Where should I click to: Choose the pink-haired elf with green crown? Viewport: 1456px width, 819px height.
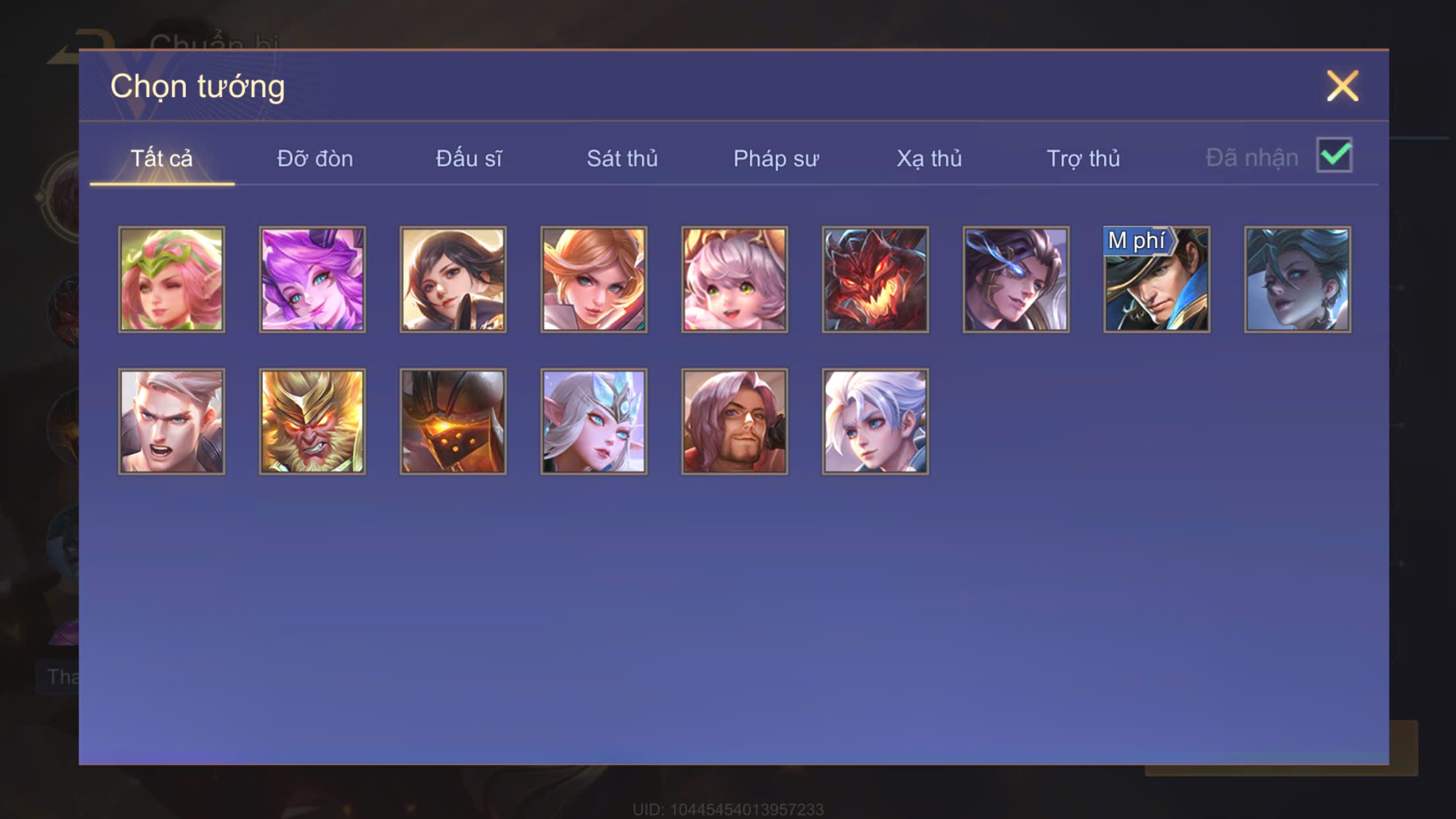coord(171,280)
